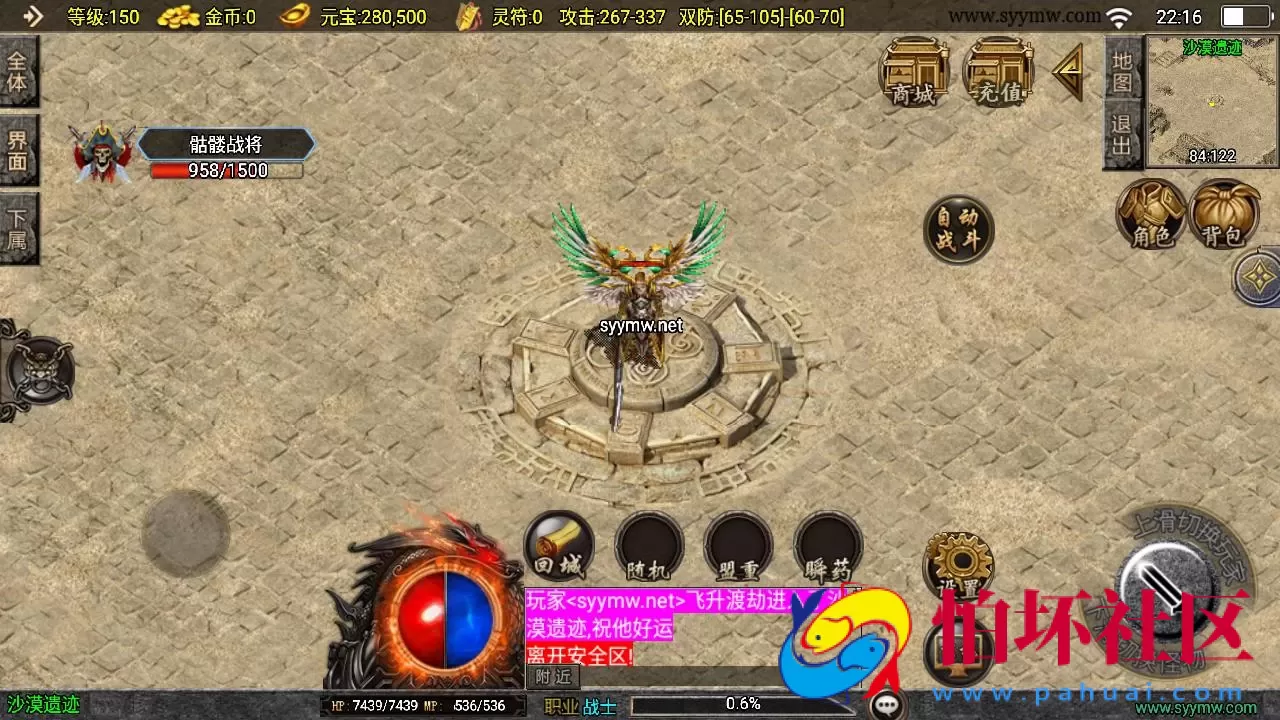Expand the 下属 panel on the left
Screen dimensions: 1280x720
(20, 228)
